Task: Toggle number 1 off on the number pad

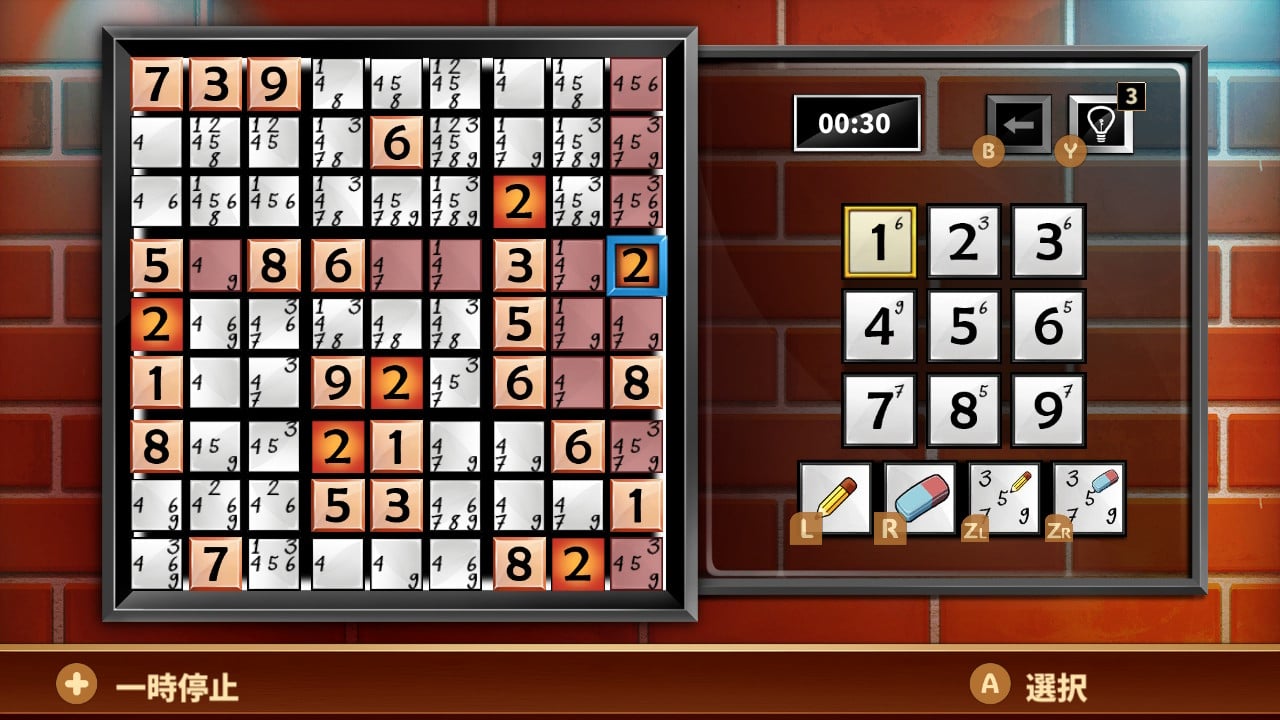Action: click(878, 240)
